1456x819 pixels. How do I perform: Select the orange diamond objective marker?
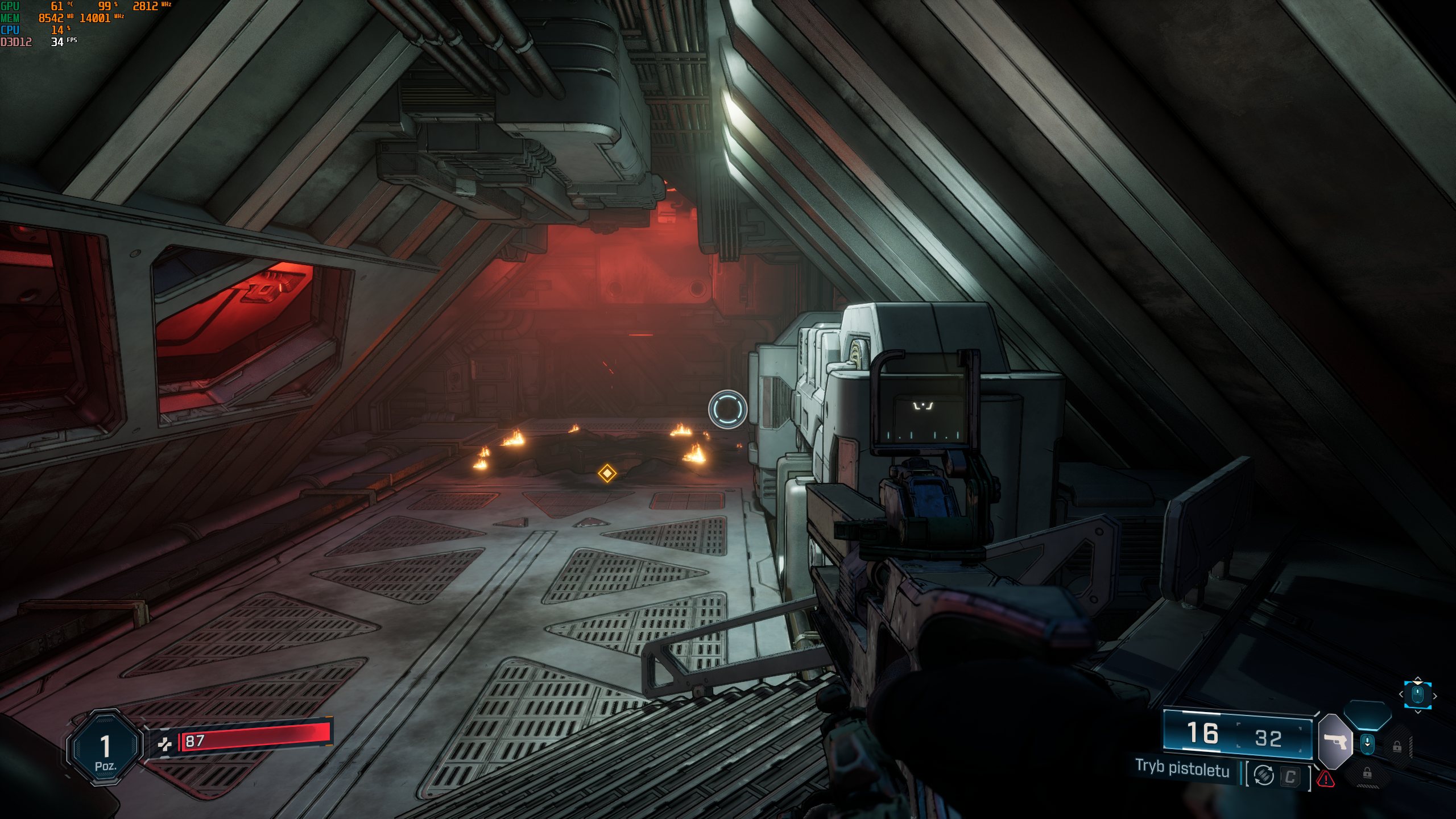pyautogui.click(x=607, y=473)
